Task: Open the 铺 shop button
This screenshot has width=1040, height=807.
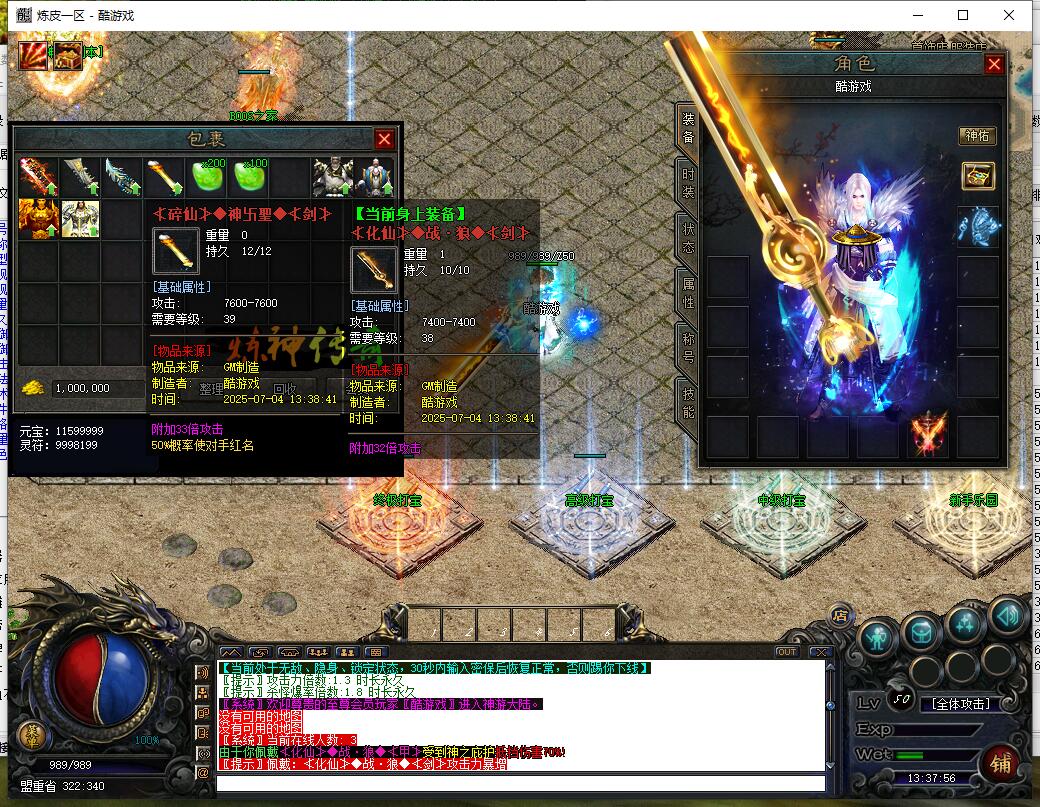Action: [x=1000, y=763]
